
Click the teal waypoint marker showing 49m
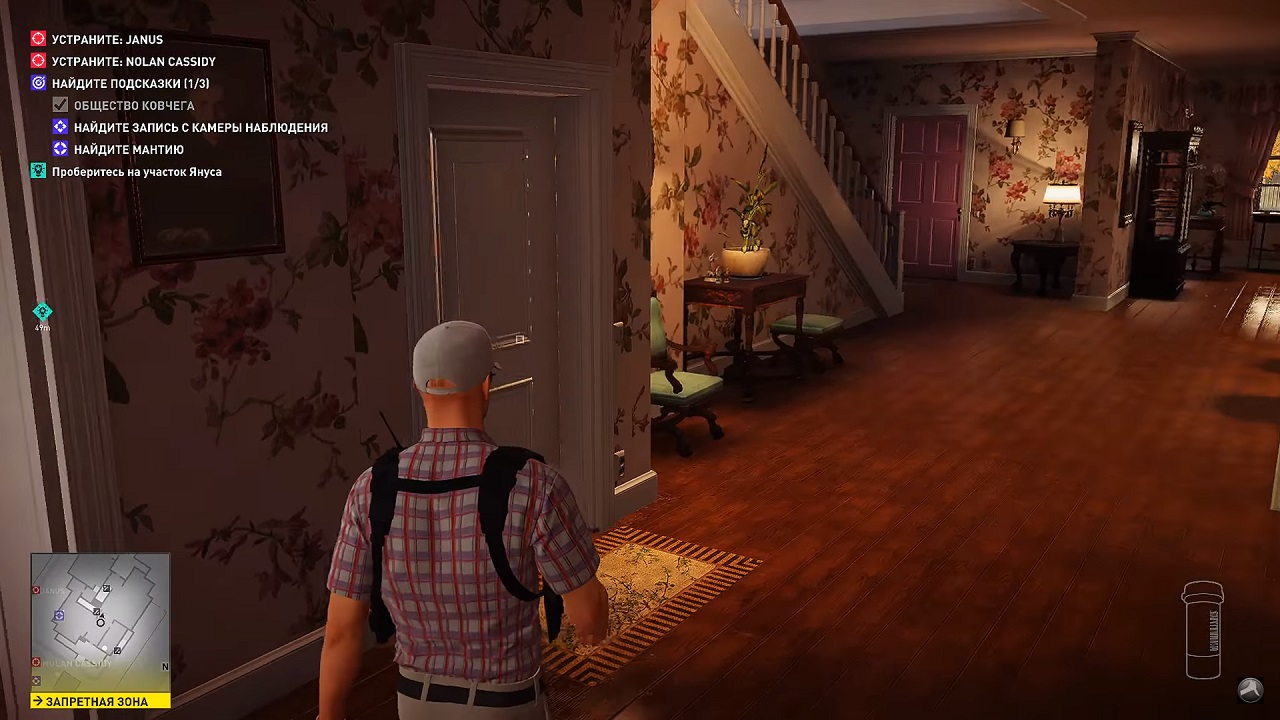pos(42,312)
